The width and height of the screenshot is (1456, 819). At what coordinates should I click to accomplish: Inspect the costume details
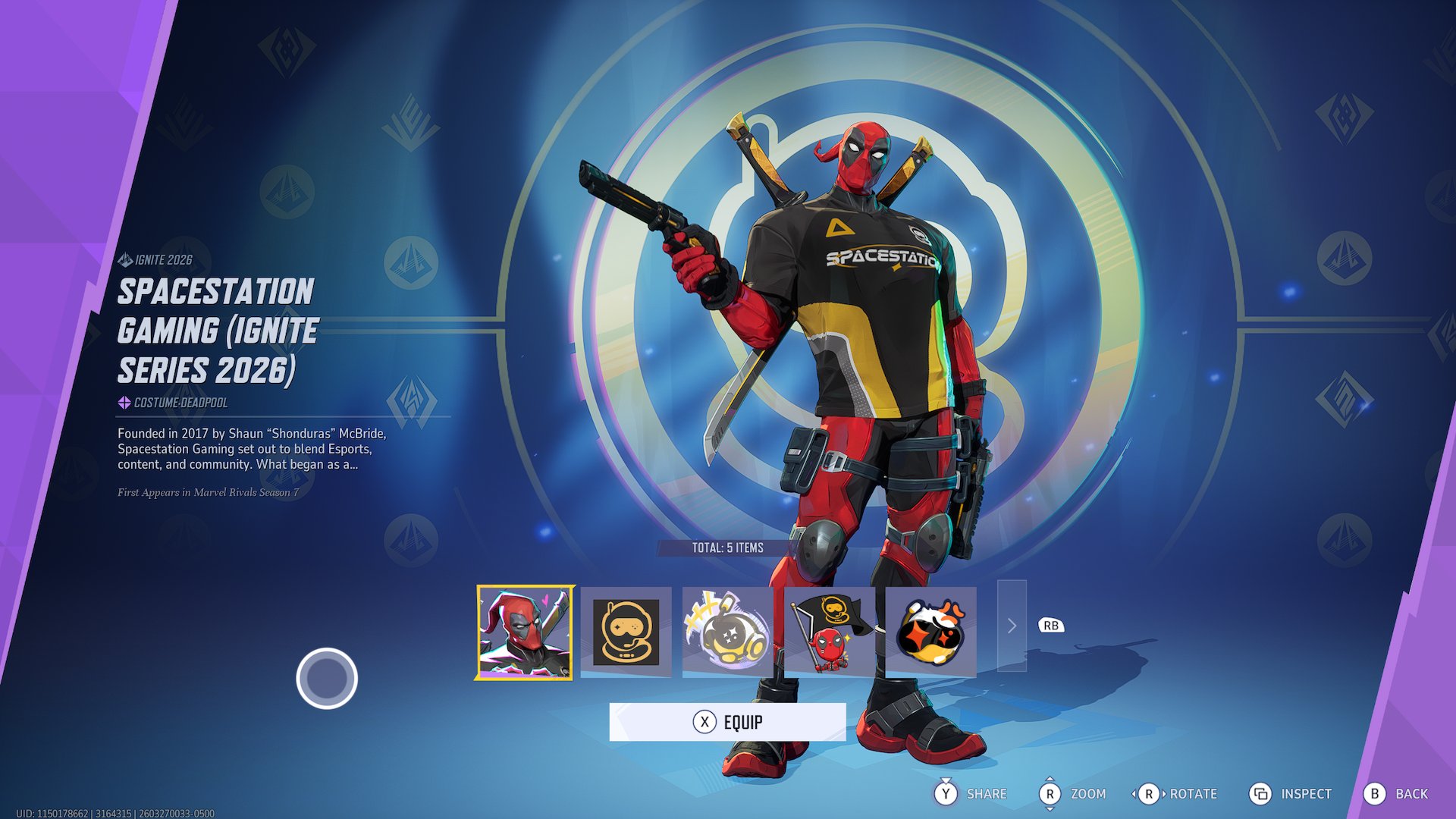pyautogui.click(x=1291, y=794)
